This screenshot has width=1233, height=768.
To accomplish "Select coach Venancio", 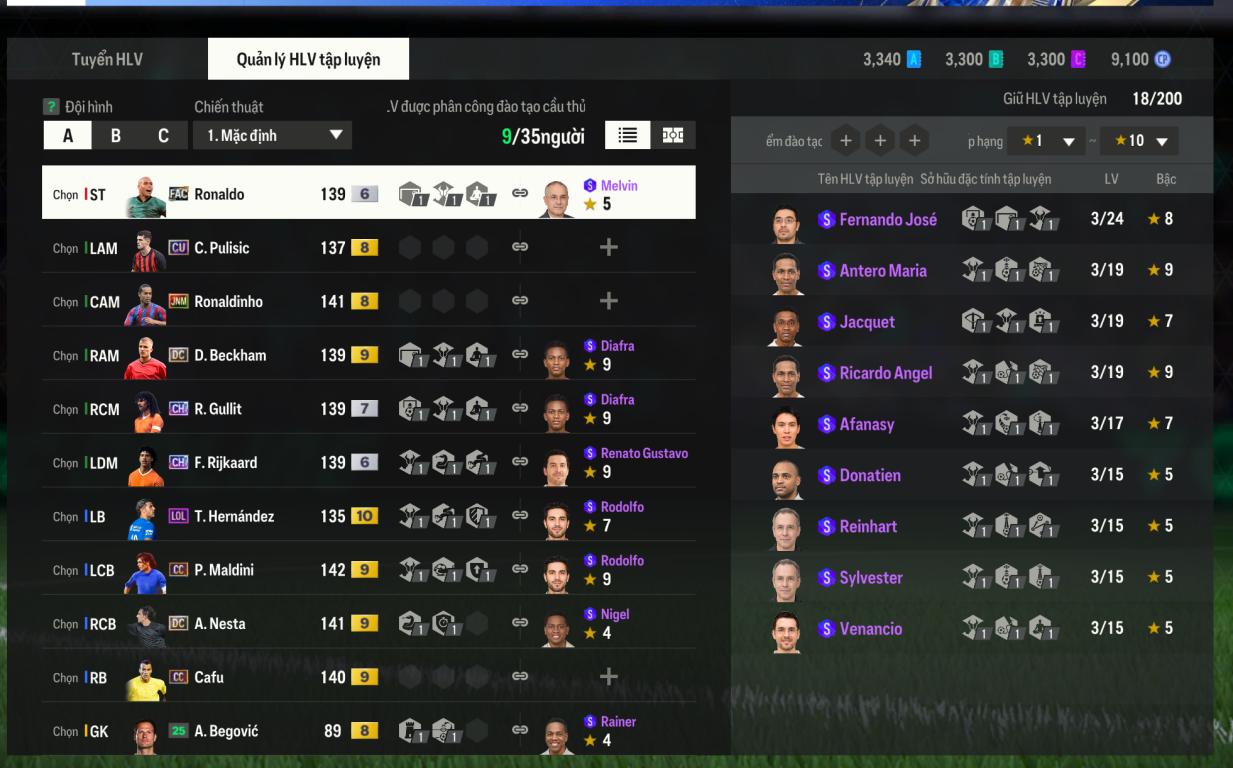I will tap(870, 629).
